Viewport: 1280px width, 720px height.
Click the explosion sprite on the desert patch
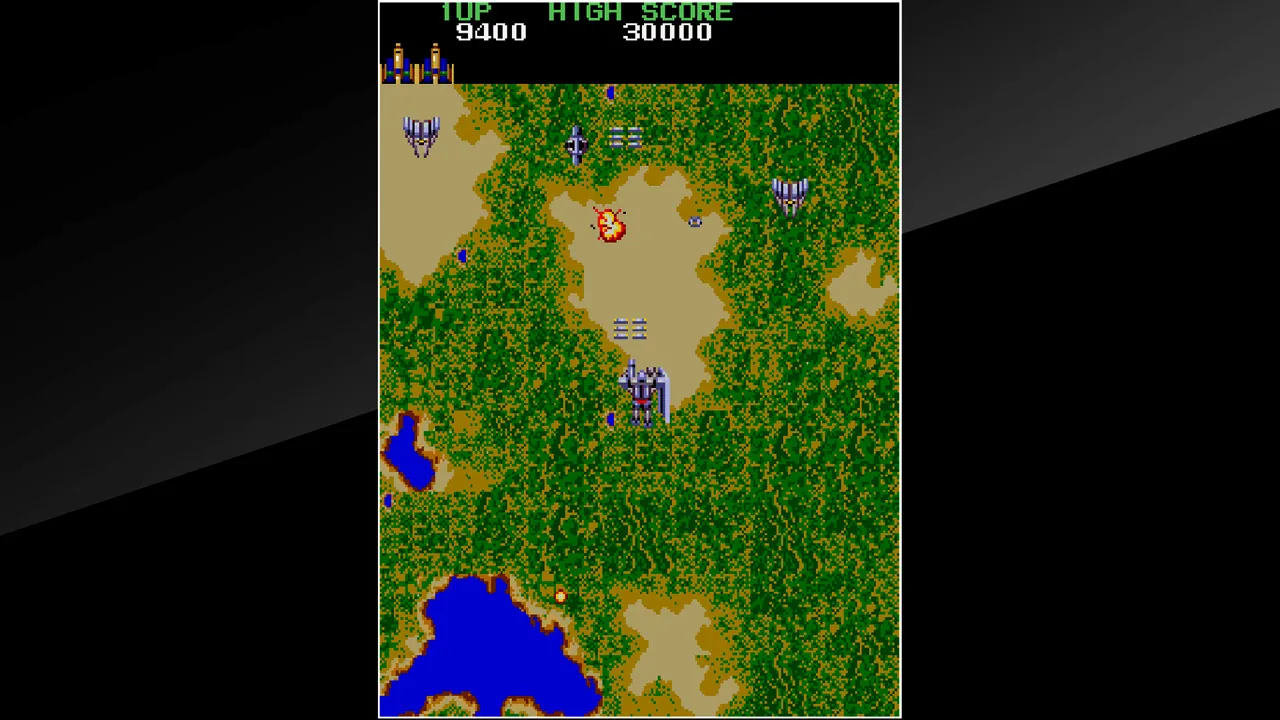[x=610, y=224]
